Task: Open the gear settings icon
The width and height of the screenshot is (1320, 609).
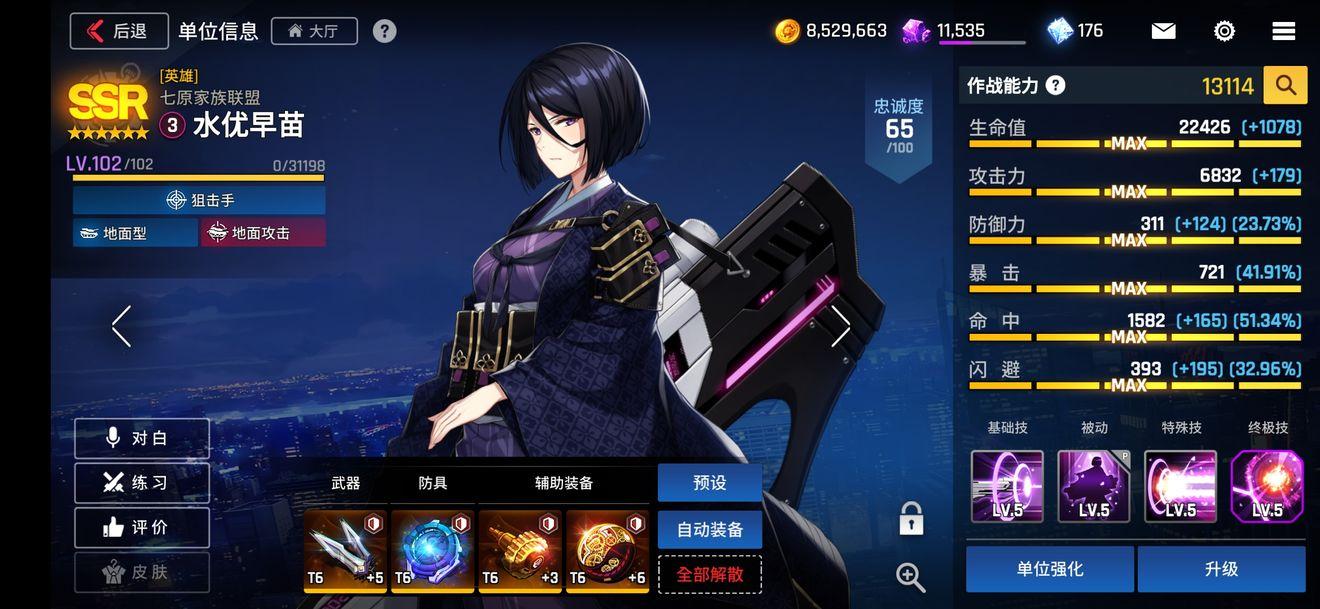Action: [x=1224, y=31]
